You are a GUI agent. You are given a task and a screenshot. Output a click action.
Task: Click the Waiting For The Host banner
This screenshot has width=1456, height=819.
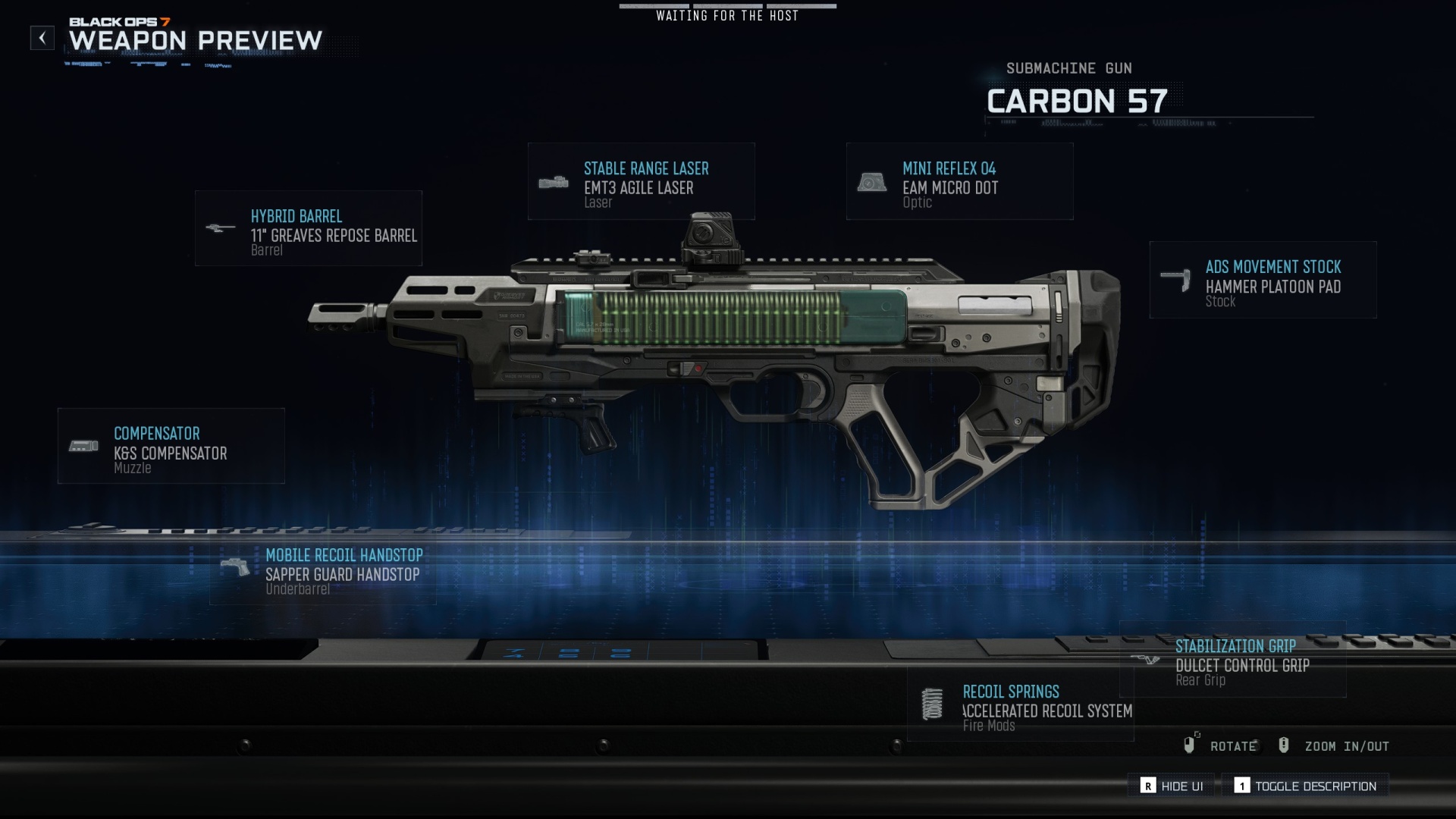727,15
